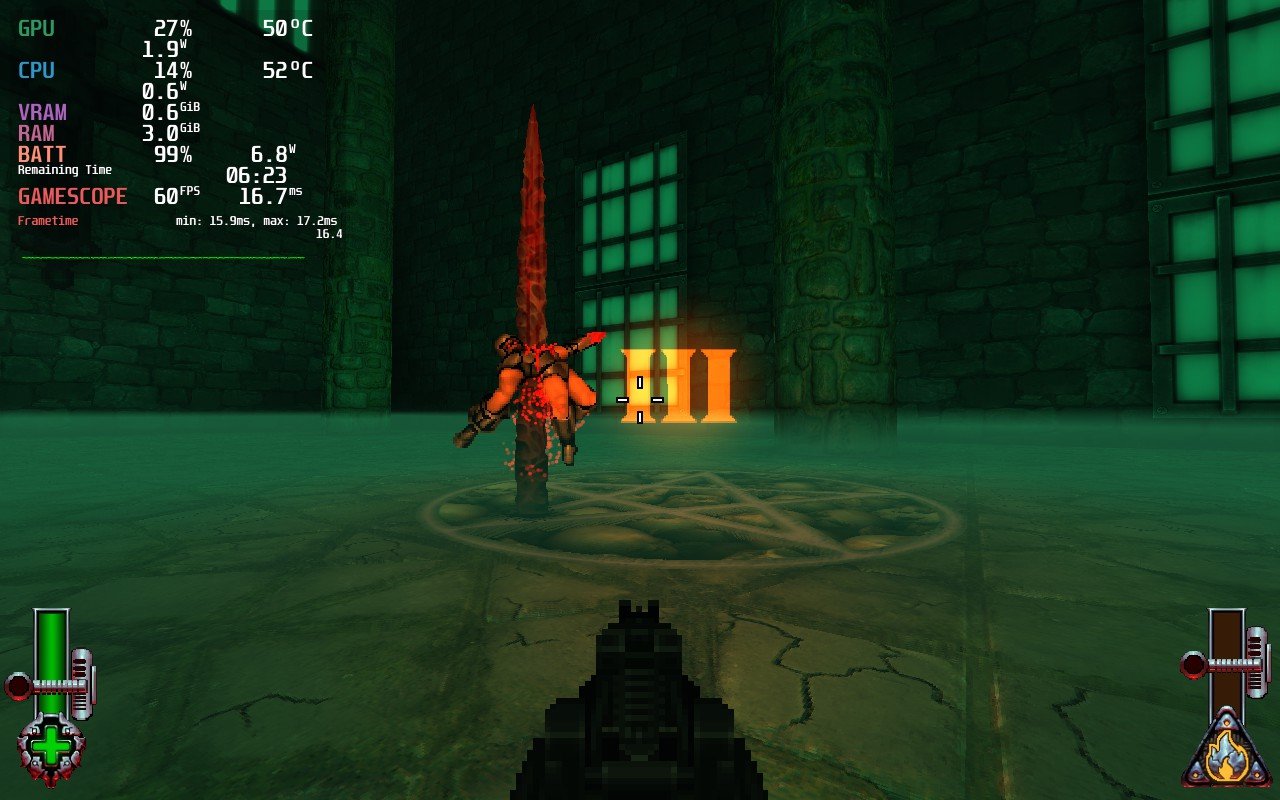Select the flame ammo type icon
The image size is (1280, 800).
(x=1225, y=756)
